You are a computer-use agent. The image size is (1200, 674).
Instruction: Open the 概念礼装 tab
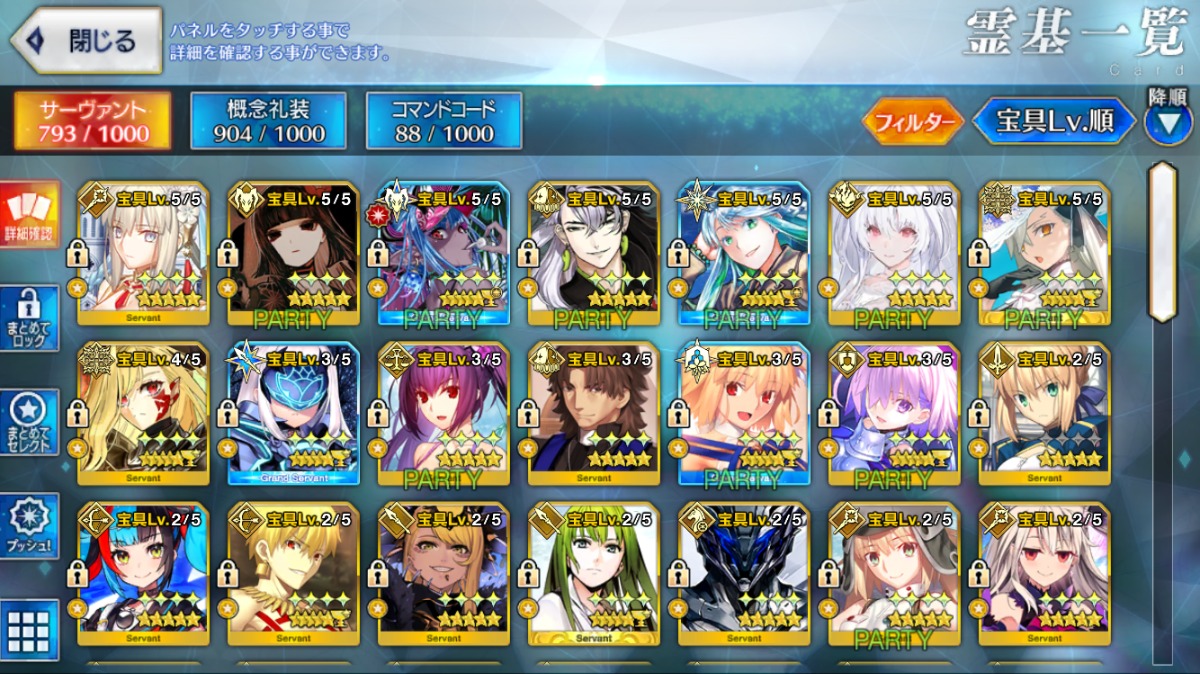point(268,121)
